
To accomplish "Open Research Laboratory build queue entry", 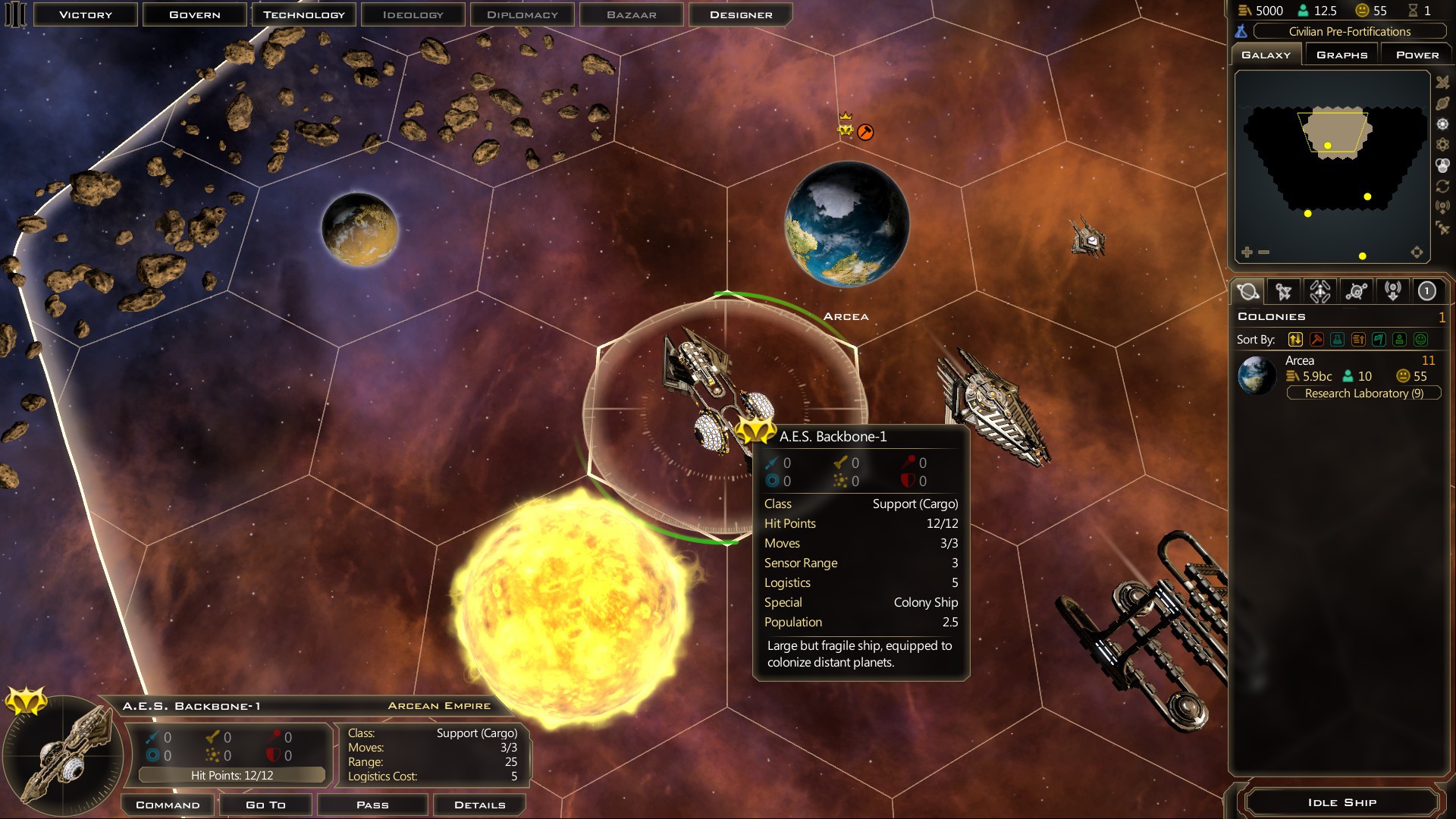I will coord(1363,393).
